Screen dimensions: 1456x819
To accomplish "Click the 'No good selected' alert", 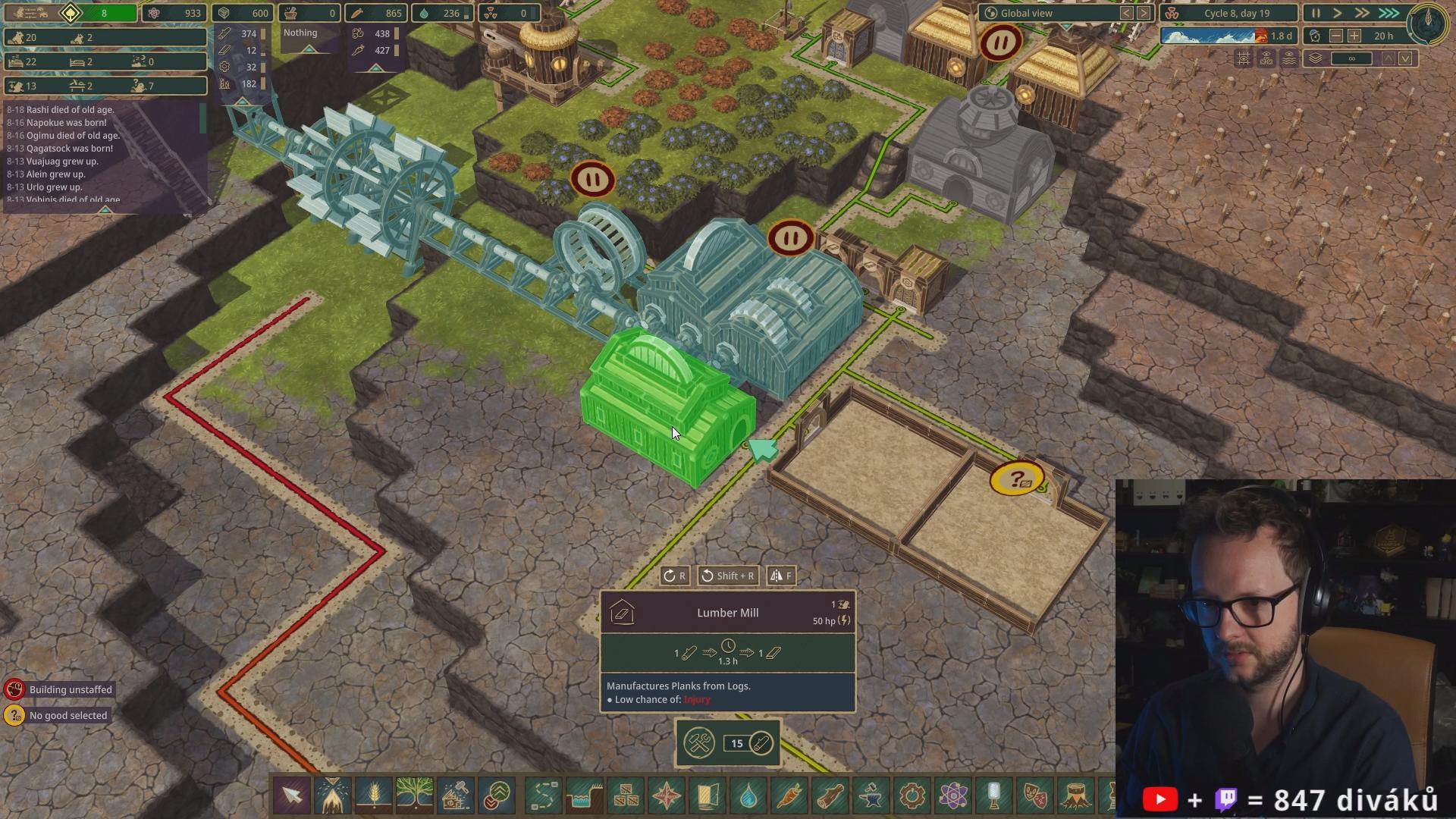I will [67, 715].
